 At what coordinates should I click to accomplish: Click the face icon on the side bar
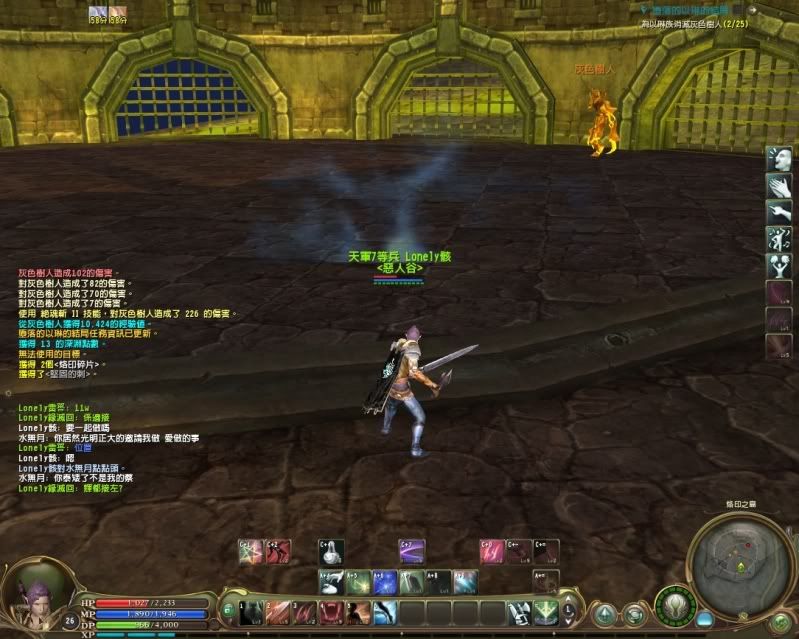click(779, 158)
